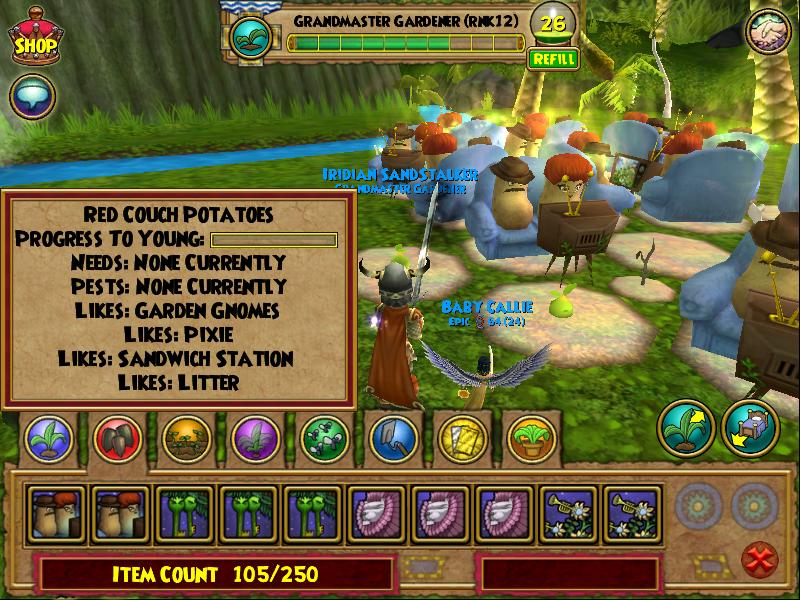The image size is (800, 600).
Task: Click the Refill energy button
Action: [x=553, y=59]
